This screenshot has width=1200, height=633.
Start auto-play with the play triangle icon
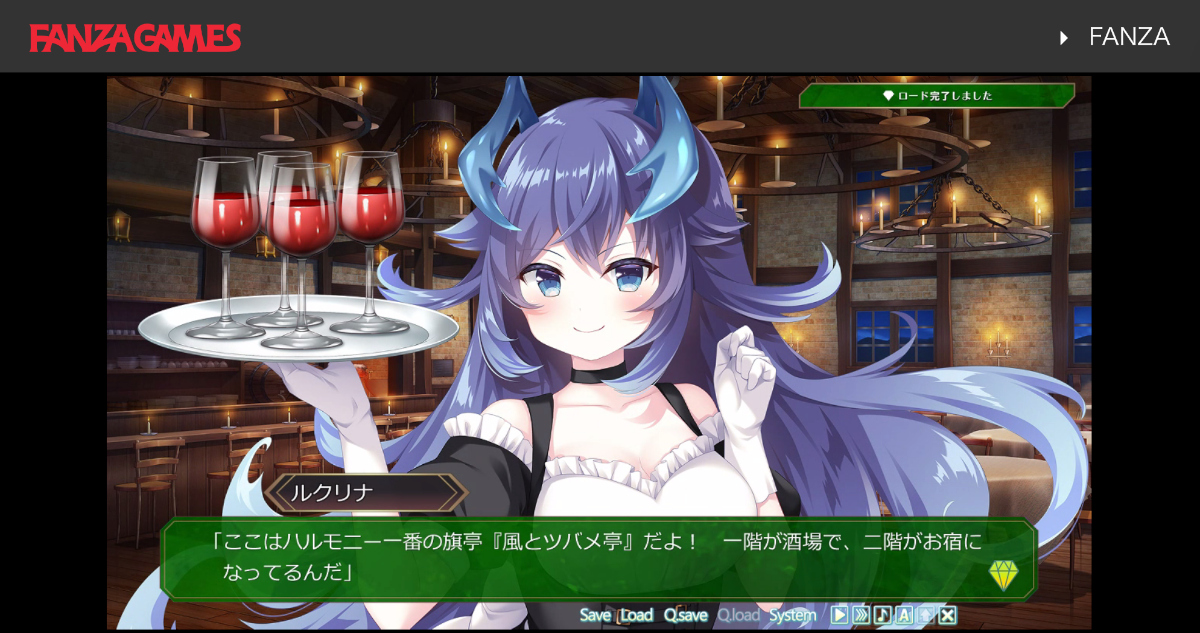839,615
